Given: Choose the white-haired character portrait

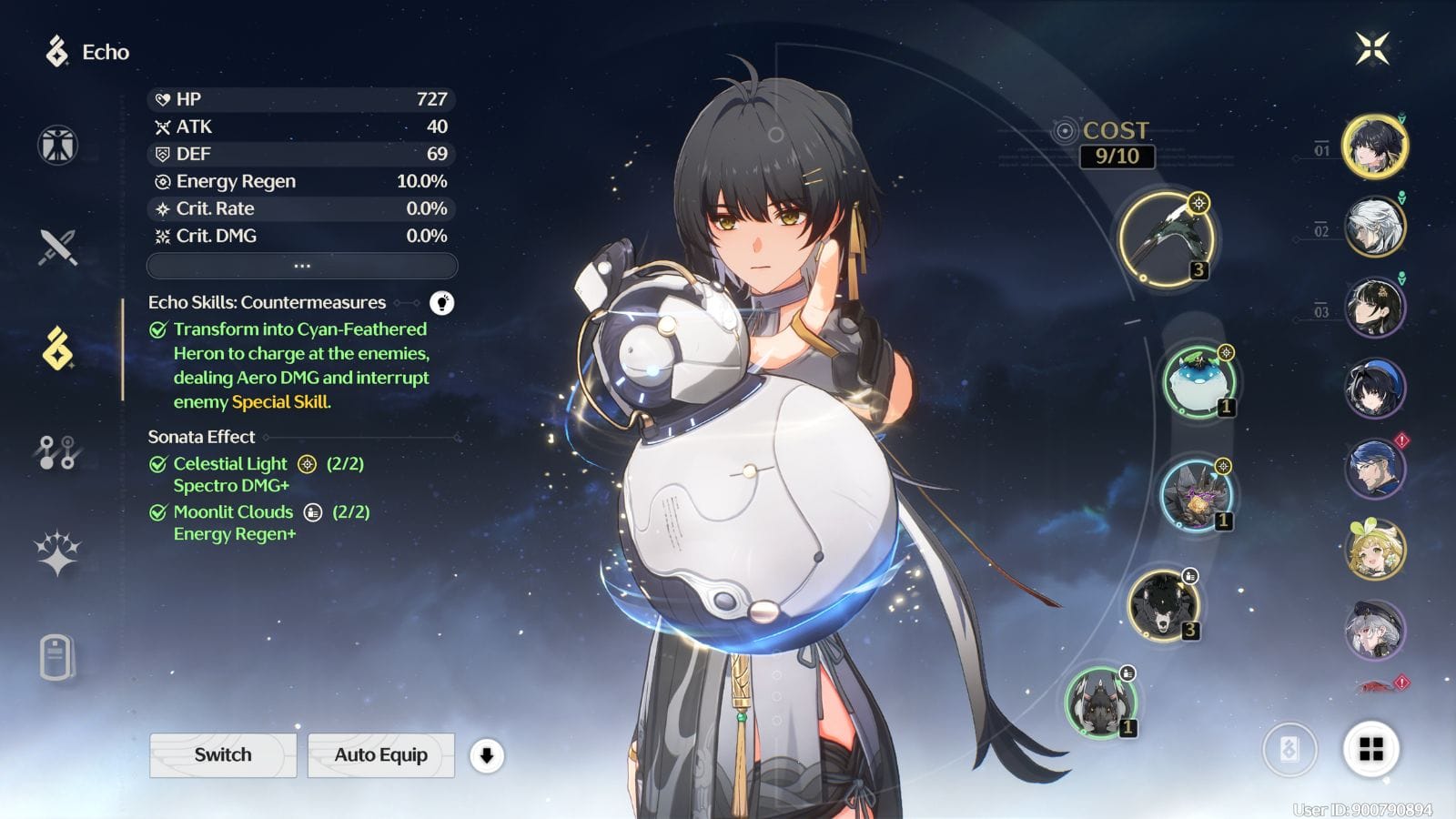Looking at the screenshot, I should (x=1374, y=227).
